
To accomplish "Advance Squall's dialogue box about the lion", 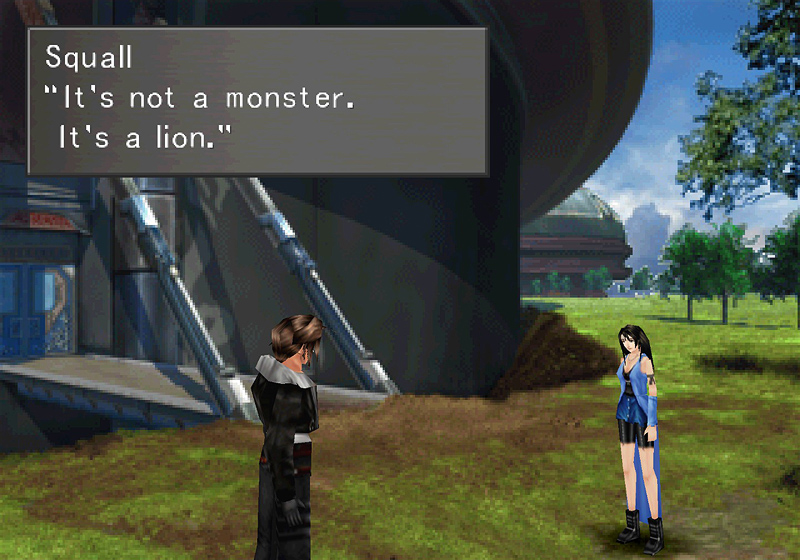I will [x=257, y=101].
